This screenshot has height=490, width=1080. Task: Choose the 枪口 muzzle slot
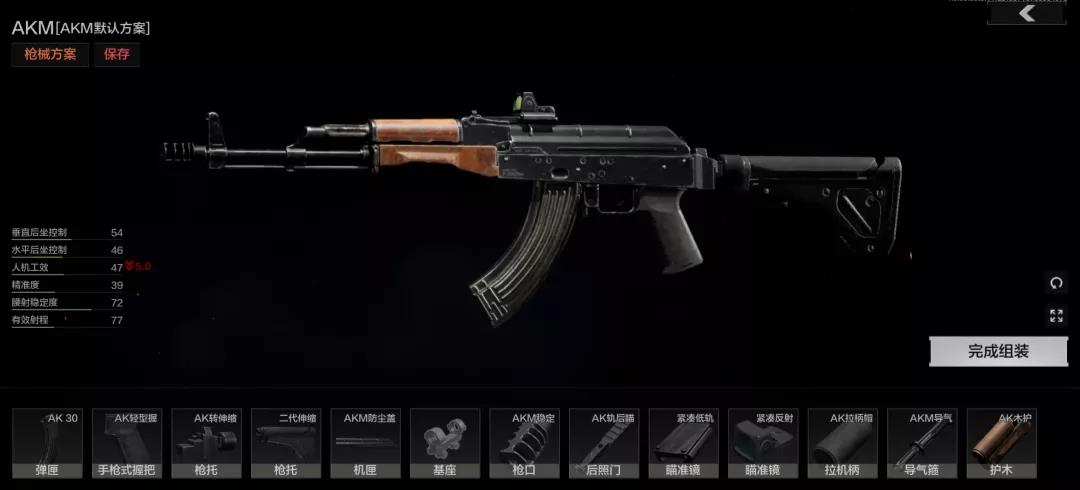pos(524,443)
